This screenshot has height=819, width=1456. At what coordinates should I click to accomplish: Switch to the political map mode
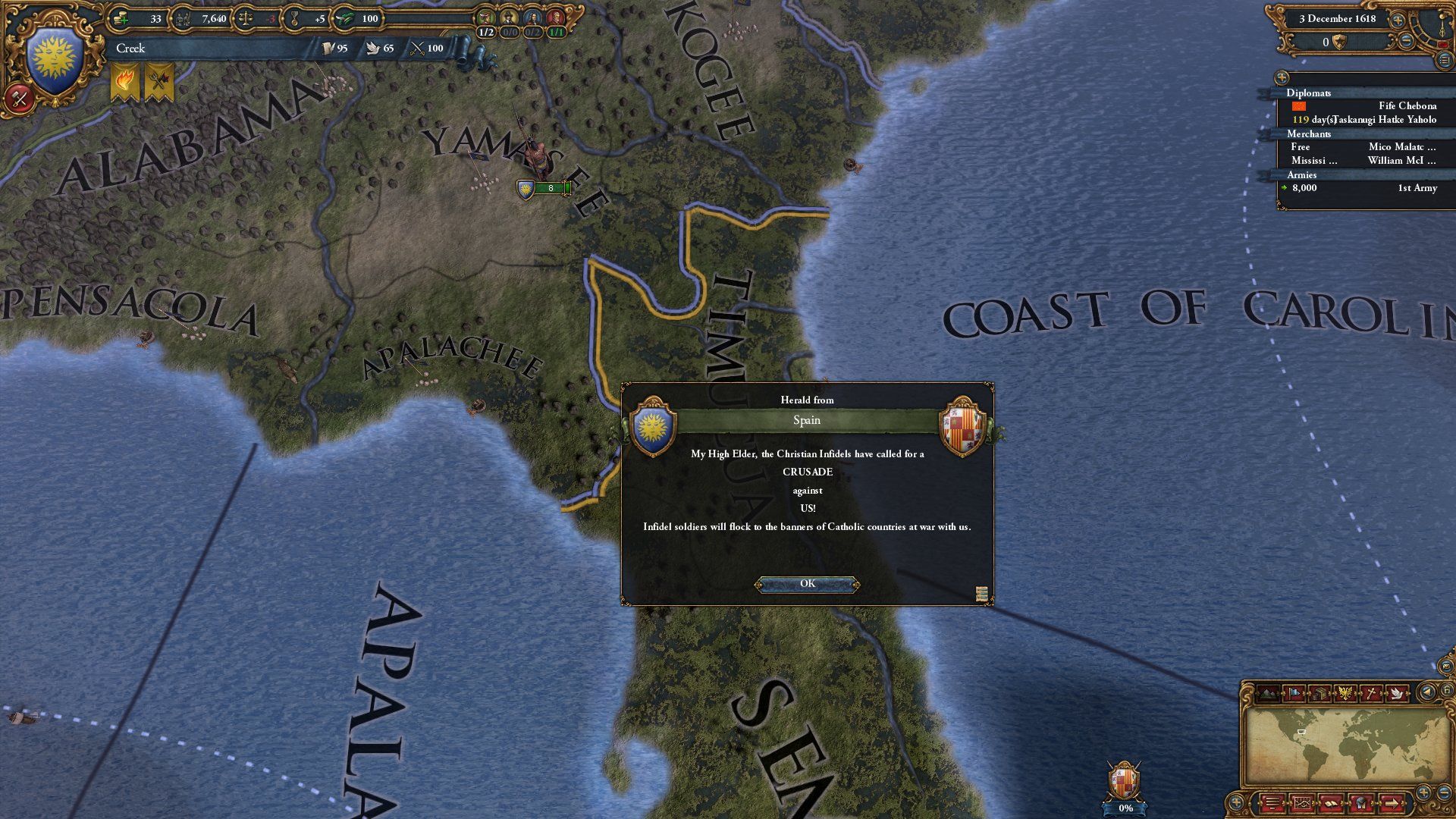tap(1294, 693)
